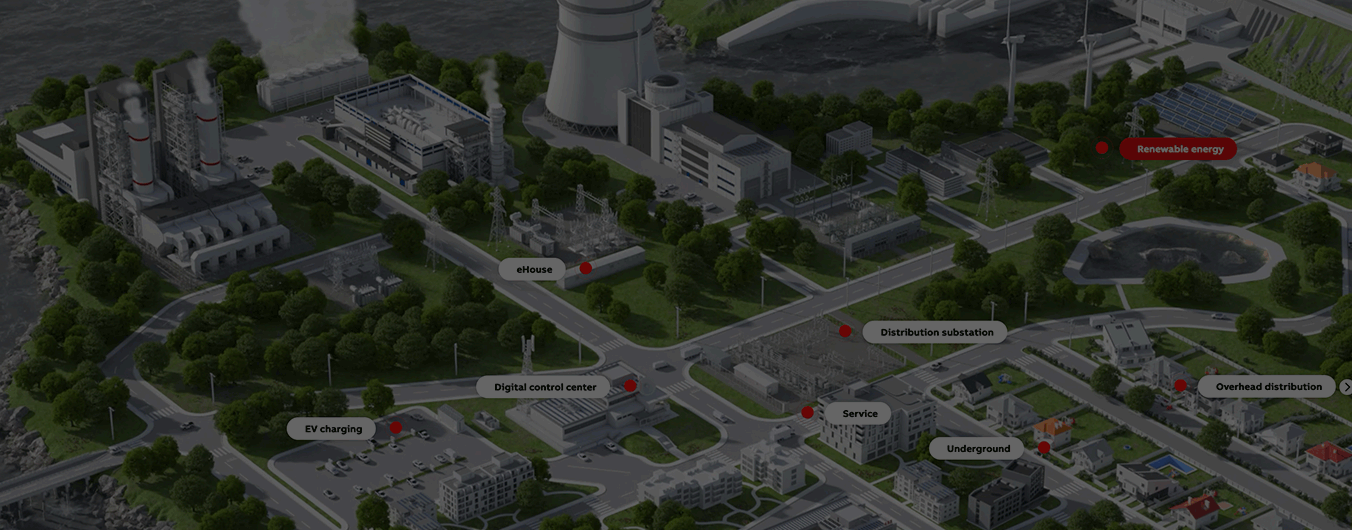Open the Digital control center label
The image size is (1352, 530).
click(545, 387)
